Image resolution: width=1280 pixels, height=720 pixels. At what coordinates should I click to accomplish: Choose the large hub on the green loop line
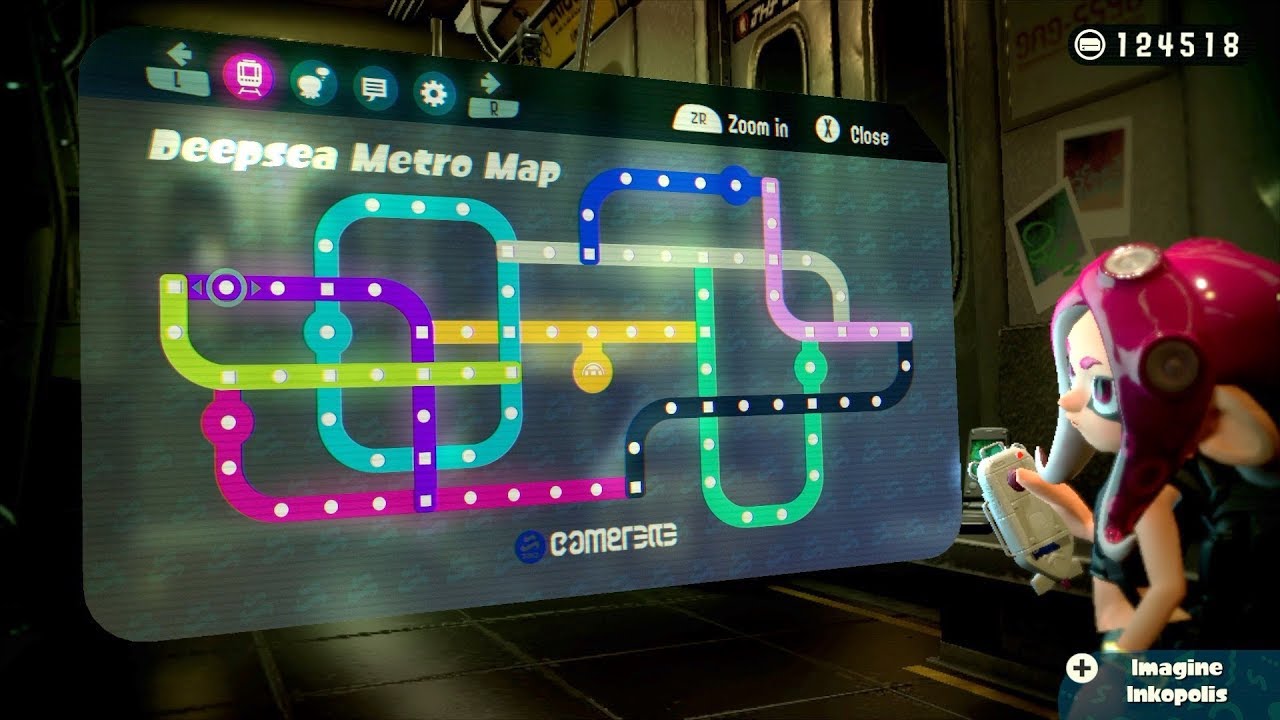pos(811,366)
